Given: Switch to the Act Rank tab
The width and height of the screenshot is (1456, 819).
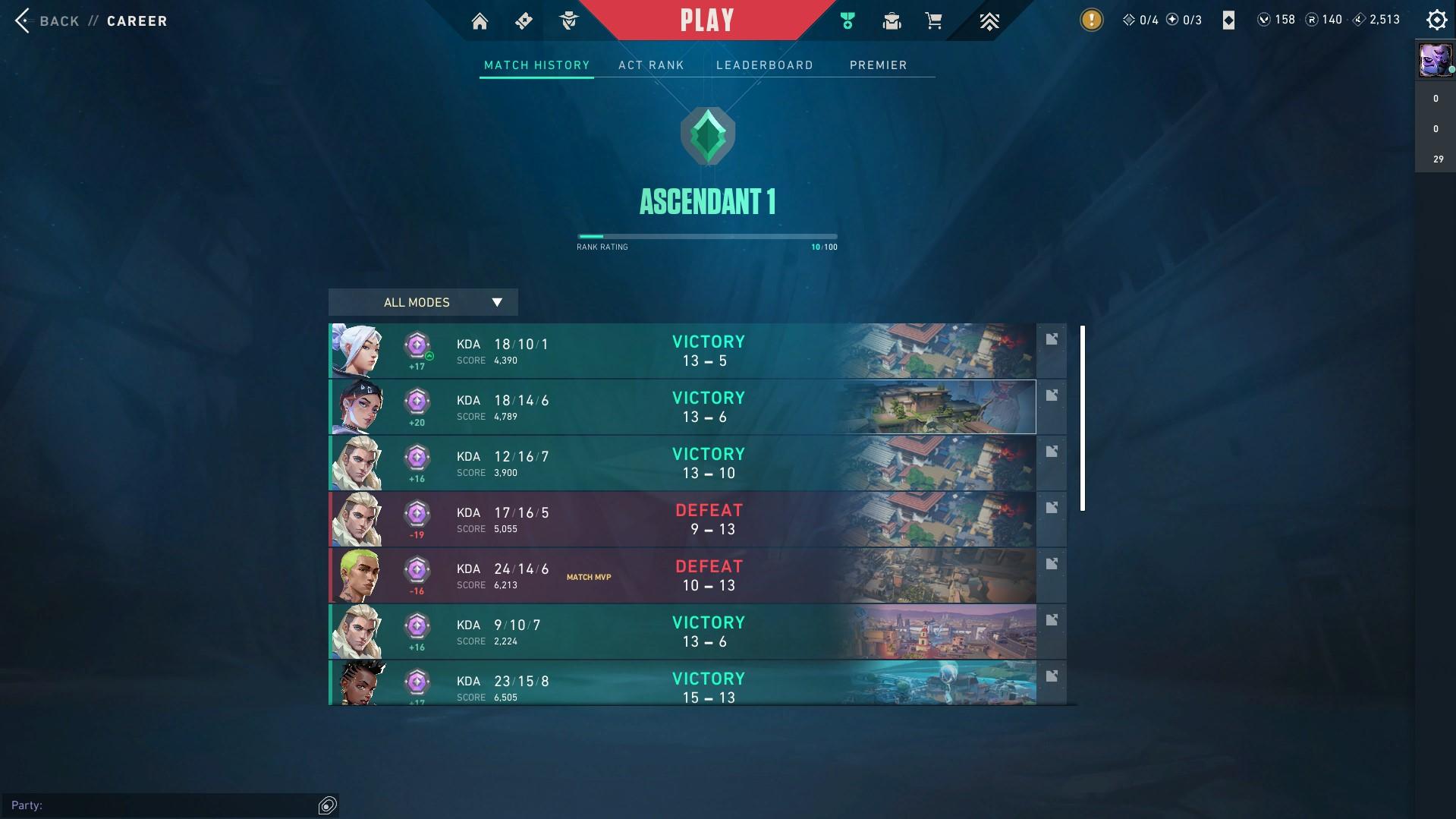Looking at the screenshot, I should [x=651, y=65].
